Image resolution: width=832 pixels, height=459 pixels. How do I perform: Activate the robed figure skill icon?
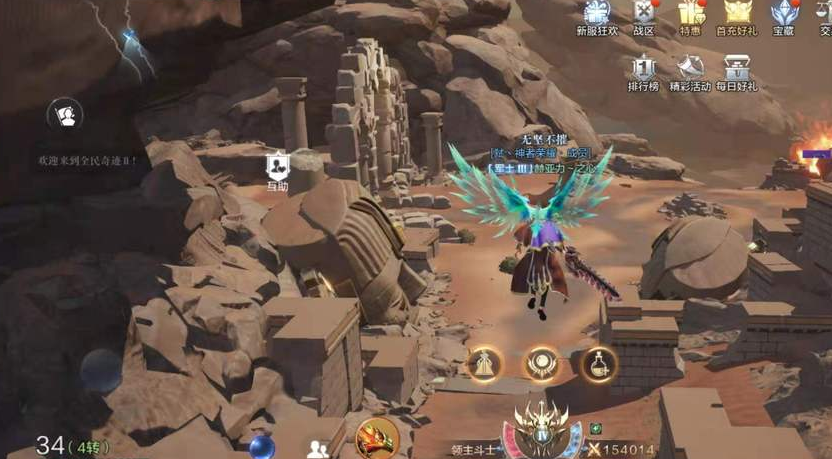484,364
